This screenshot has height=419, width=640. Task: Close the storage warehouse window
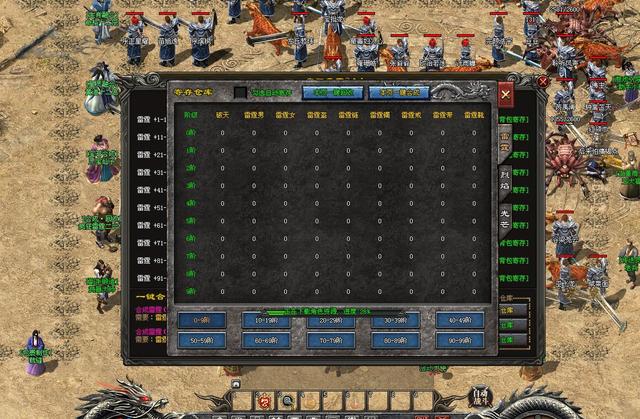point(506,95)
